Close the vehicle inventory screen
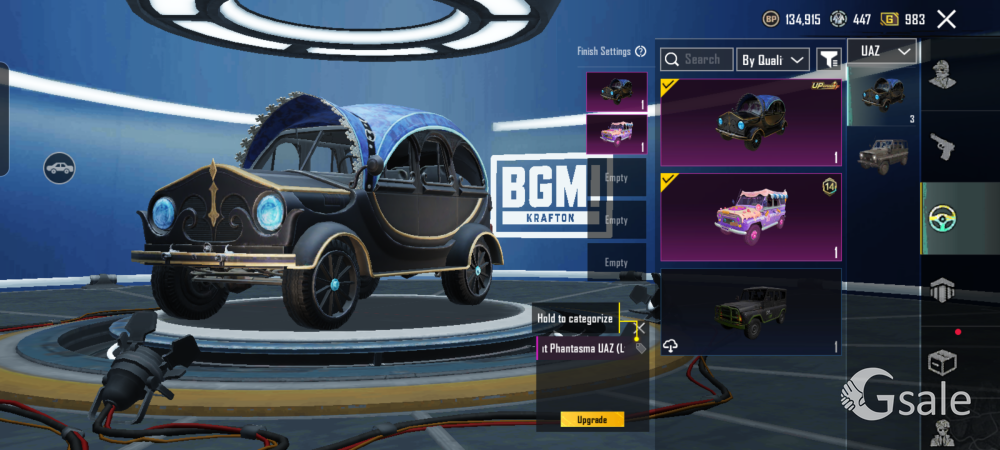1000x450 pixels. click(x=946, y=19)
